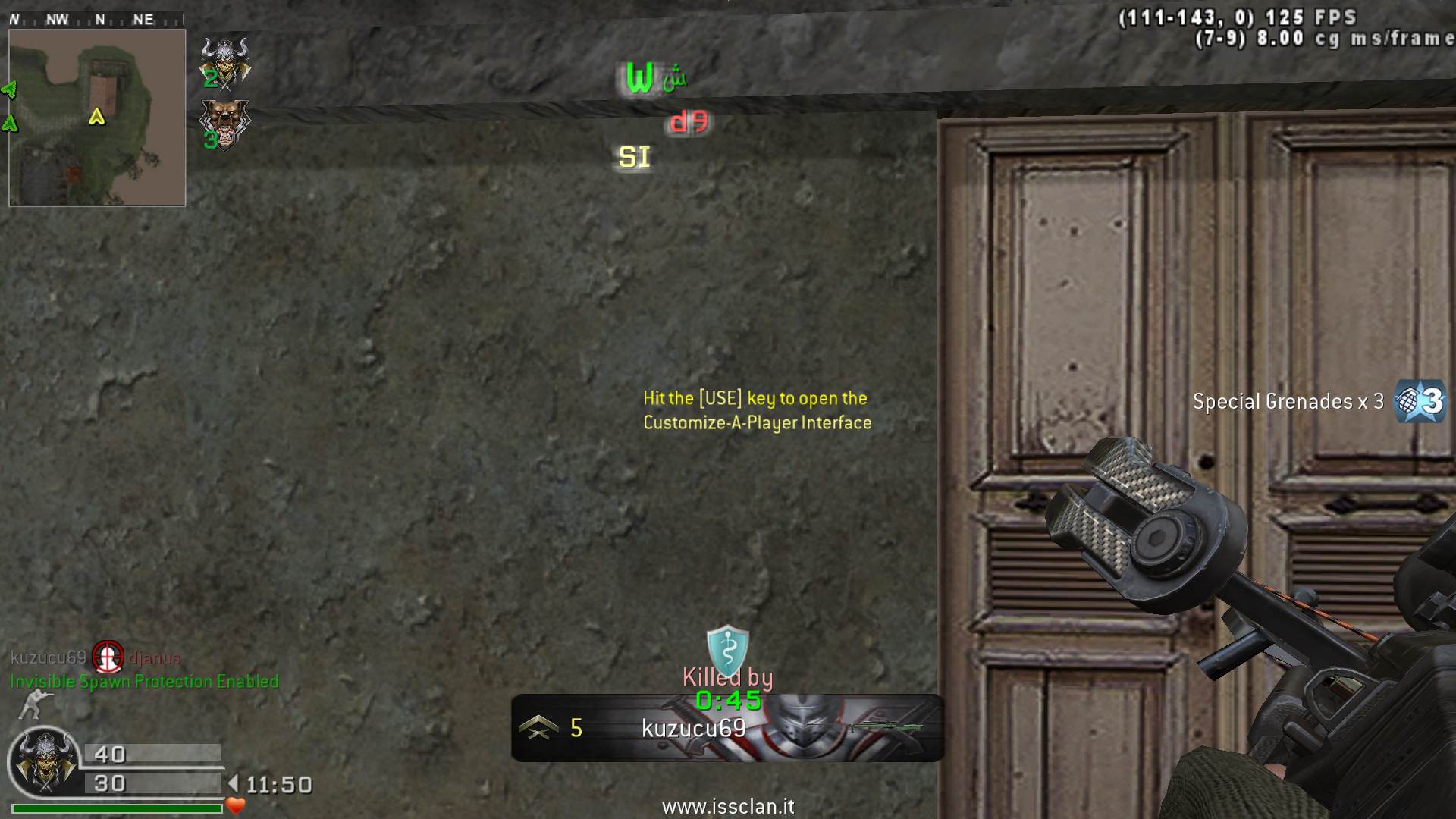Viewport: 1456px width, 819px height.
Task: Click the skull faction emblem beside the ammo
Action: pos(44,762)
